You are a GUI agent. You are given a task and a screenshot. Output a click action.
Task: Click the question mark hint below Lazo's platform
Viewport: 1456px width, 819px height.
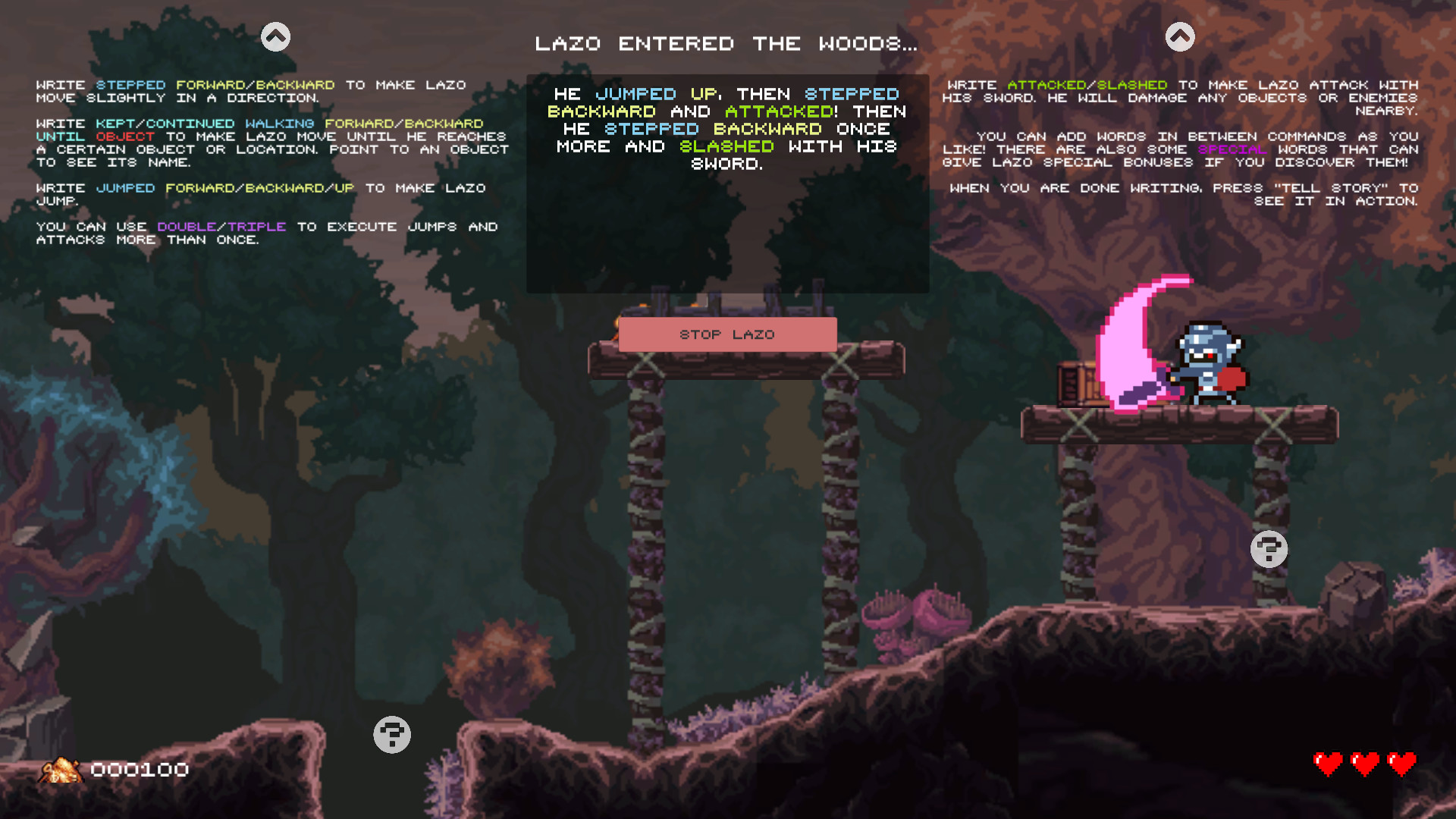point(1269,548)
